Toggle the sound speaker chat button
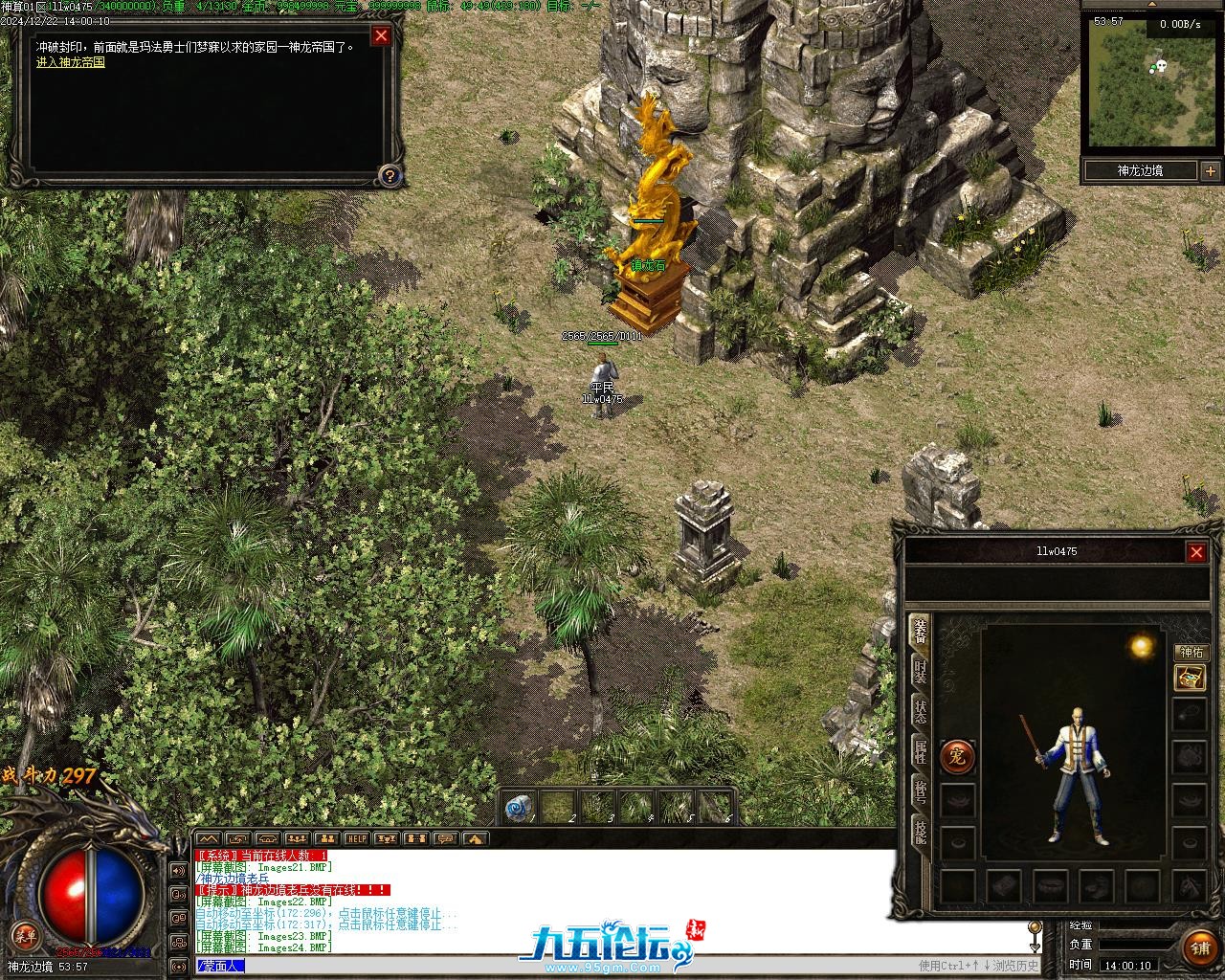The width and height of the screenshot is (1225, 980). pyautogui.click(x=179, y=871)
